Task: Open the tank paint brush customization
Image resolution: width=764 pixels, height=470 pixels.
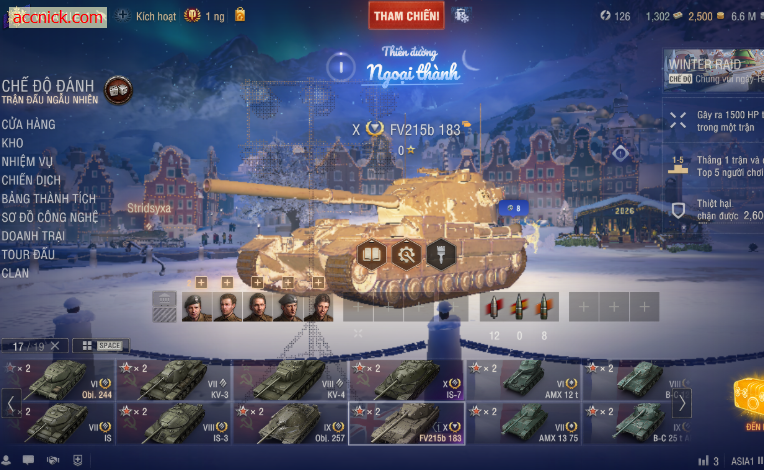Action: click(x=440, y=254)
